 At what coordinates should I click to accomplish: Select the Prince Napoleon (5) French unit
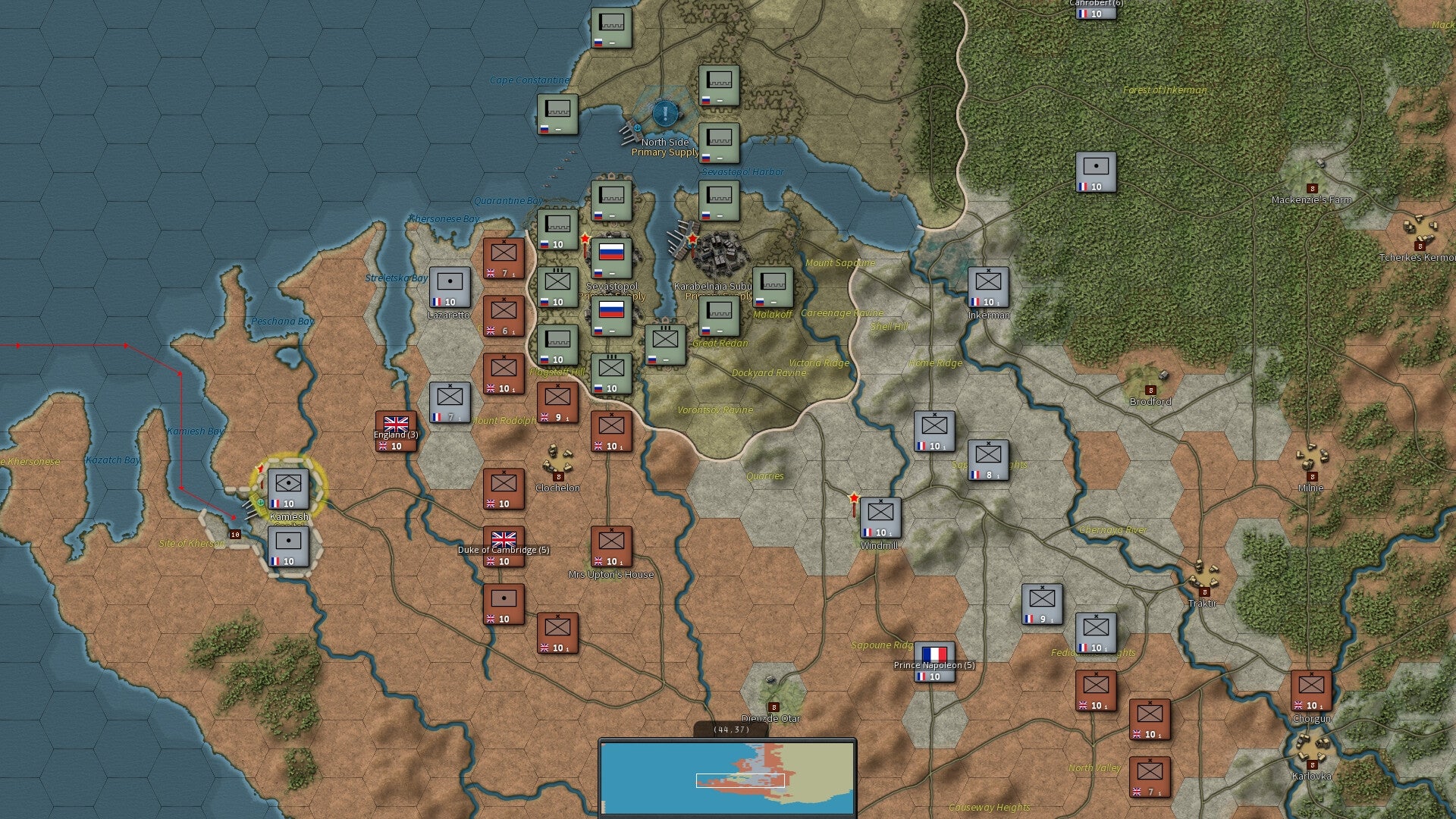(934, 661)
